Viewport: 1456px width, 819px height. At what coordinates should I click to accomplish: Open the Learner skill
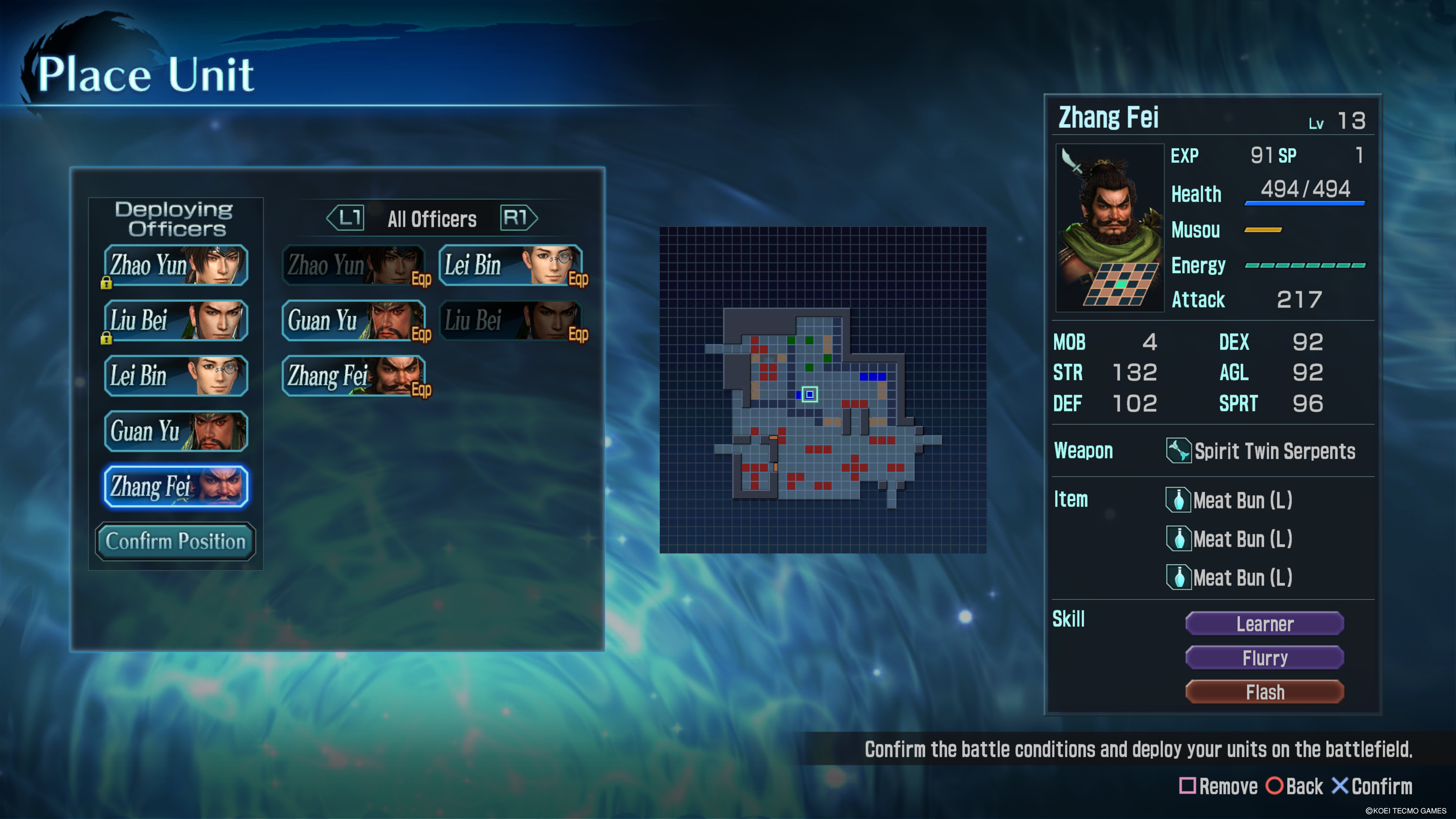[1265, 624]
